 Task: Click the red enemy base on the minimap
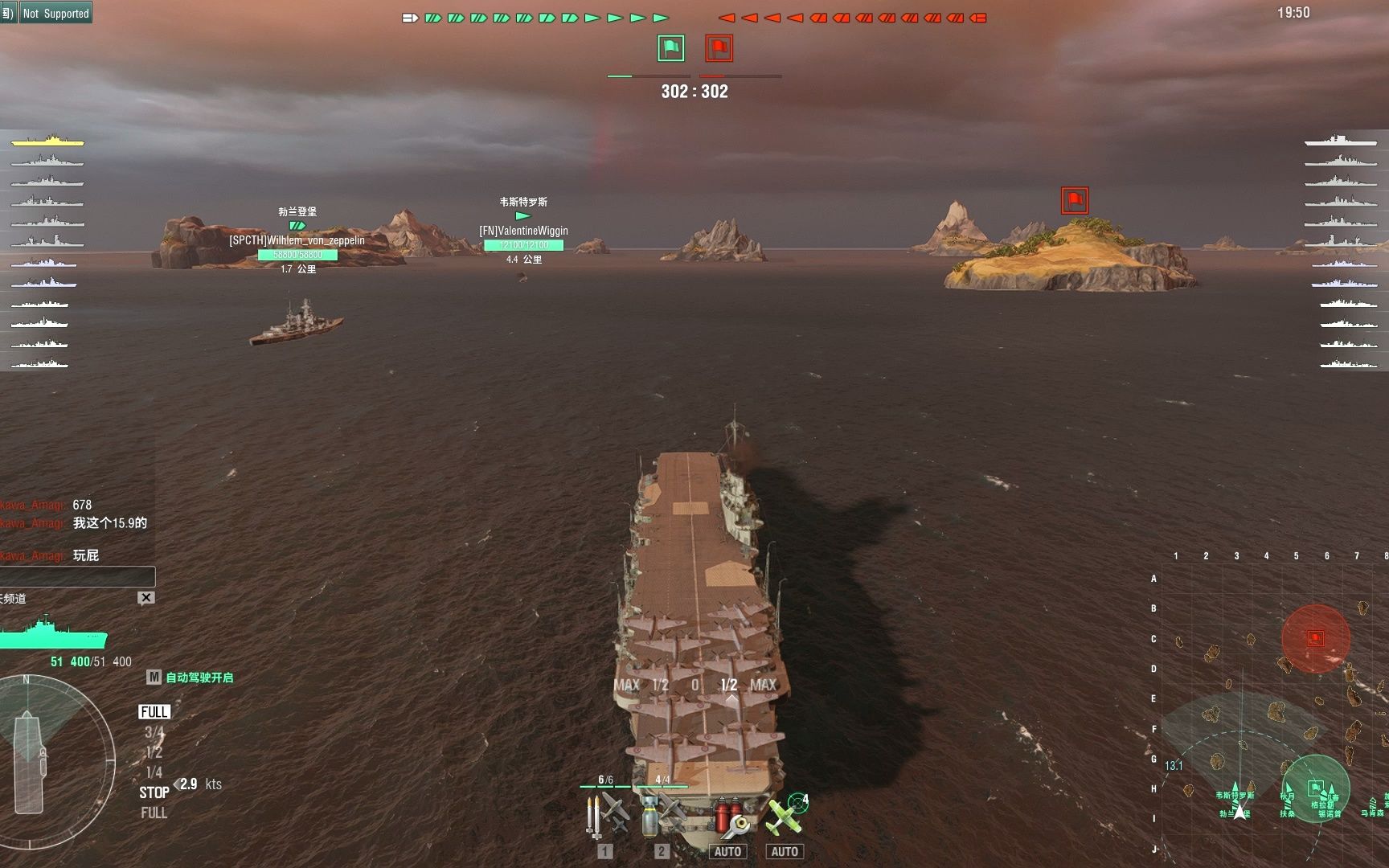tap(1315, 638)
